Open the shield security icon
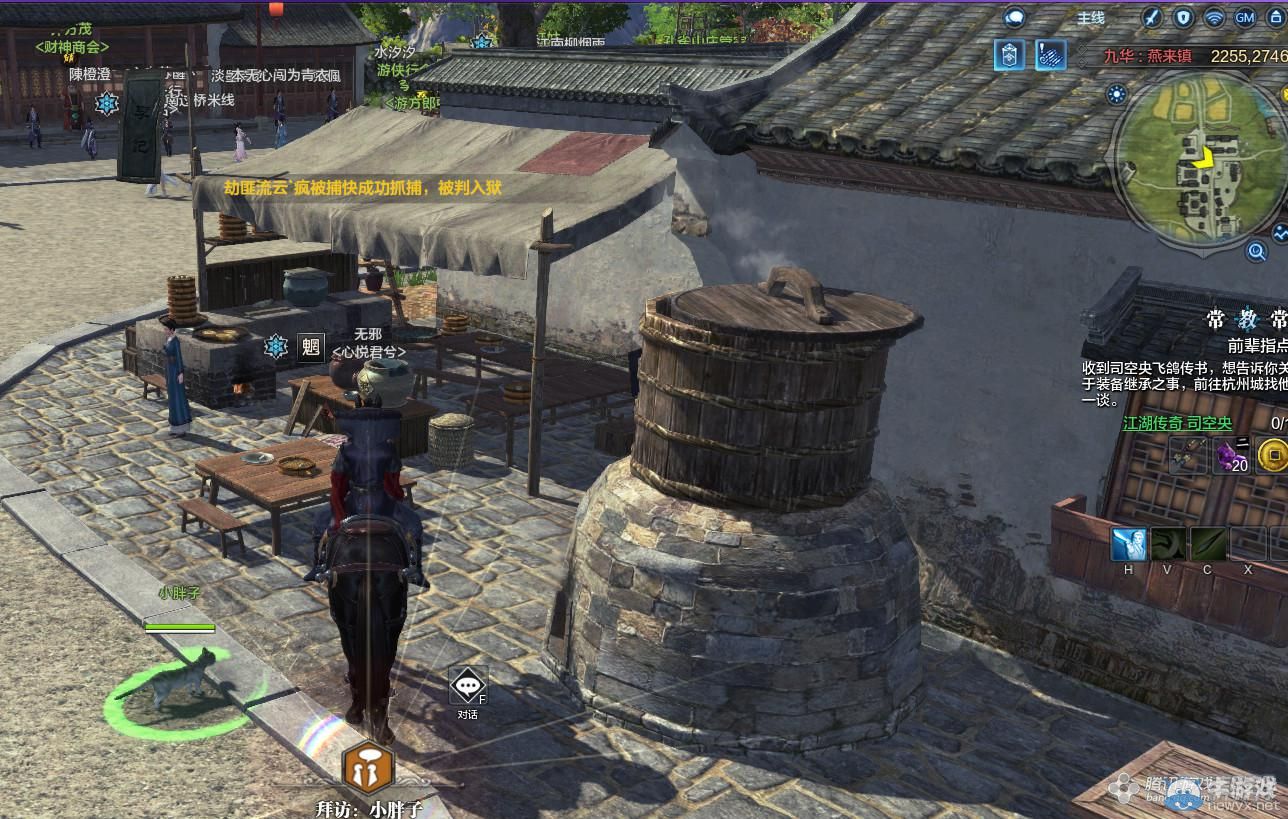Viewport: 1288px width, 819px height. [x=1184, y=17]
